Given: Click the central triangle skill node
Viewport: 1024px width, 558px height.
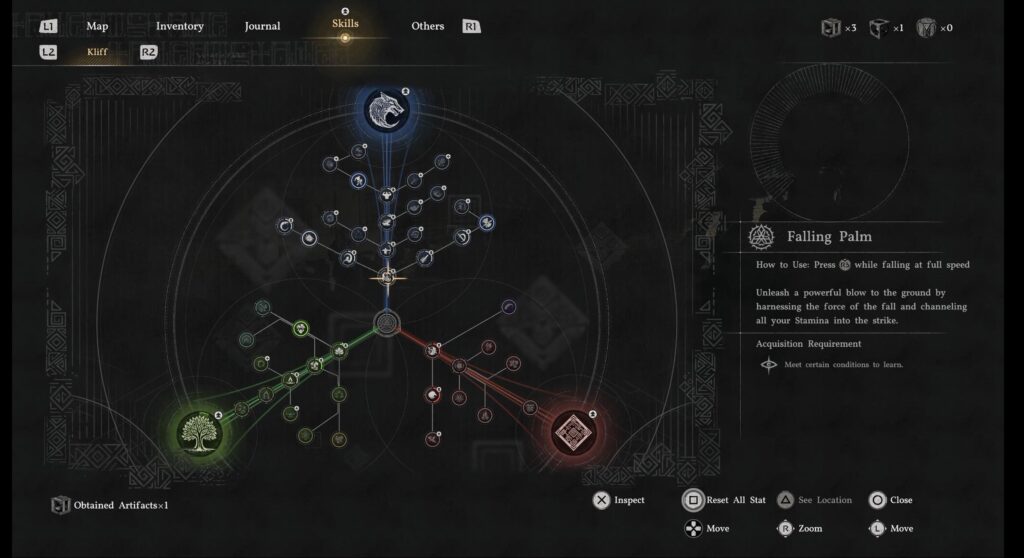Looking at the screenshot, I should click(386, 324).
